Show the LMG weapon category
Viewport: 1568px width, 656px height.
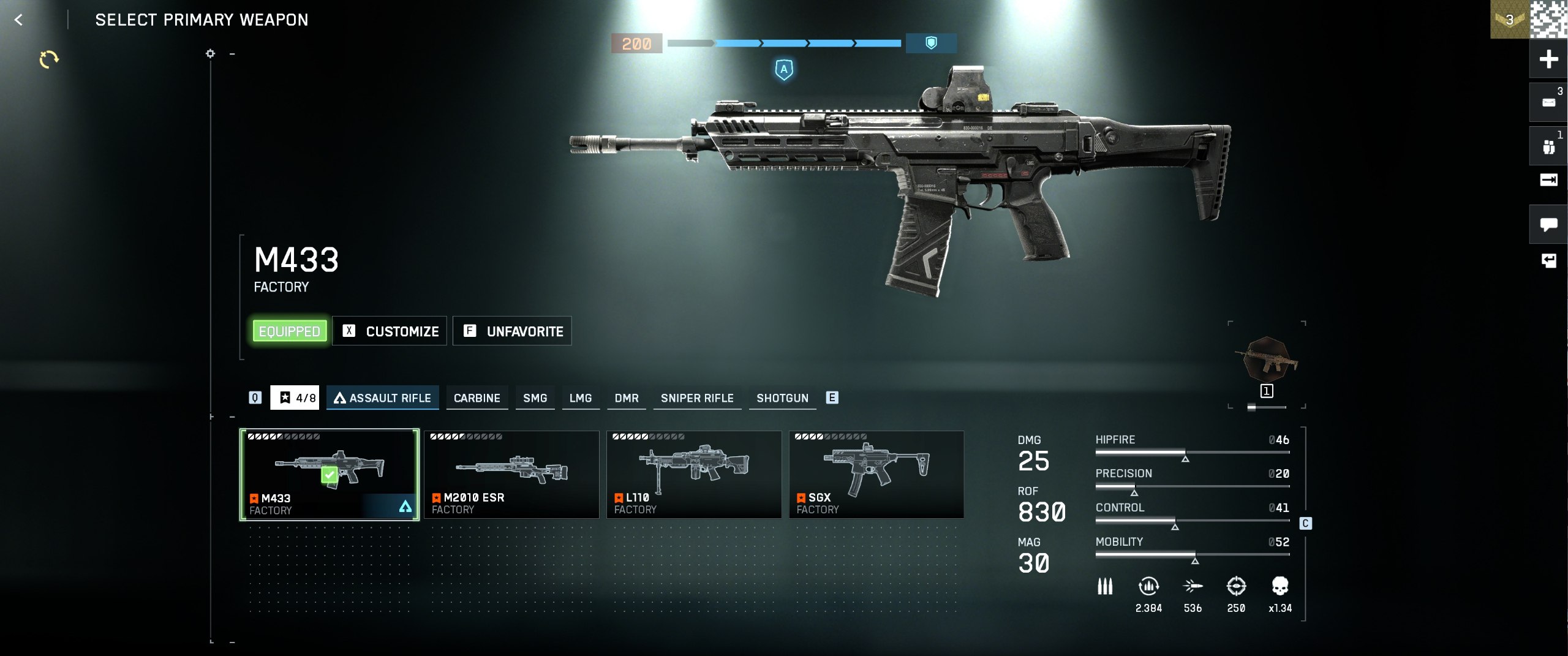[x=580, y=398]
